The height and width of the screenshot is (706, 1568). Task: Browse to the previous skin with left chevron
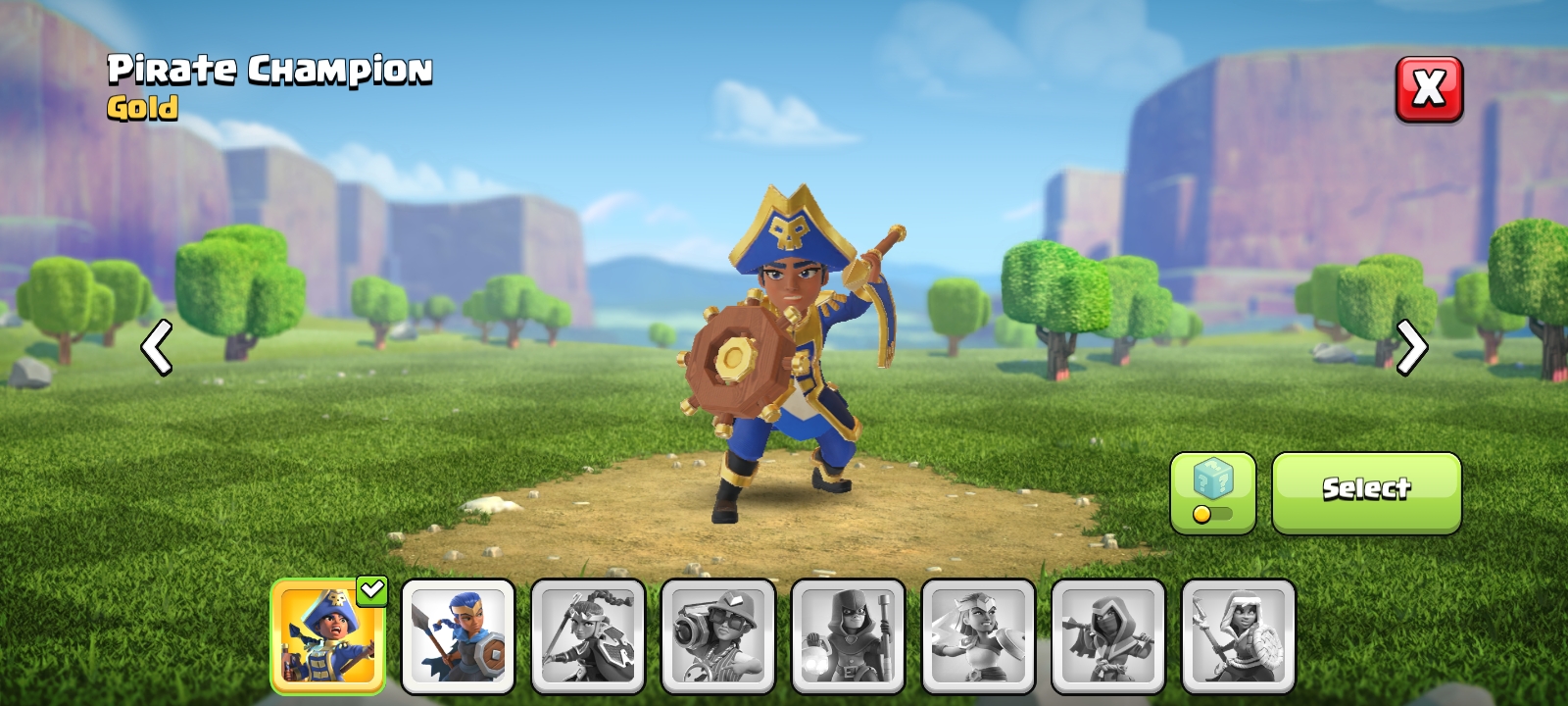157,348
